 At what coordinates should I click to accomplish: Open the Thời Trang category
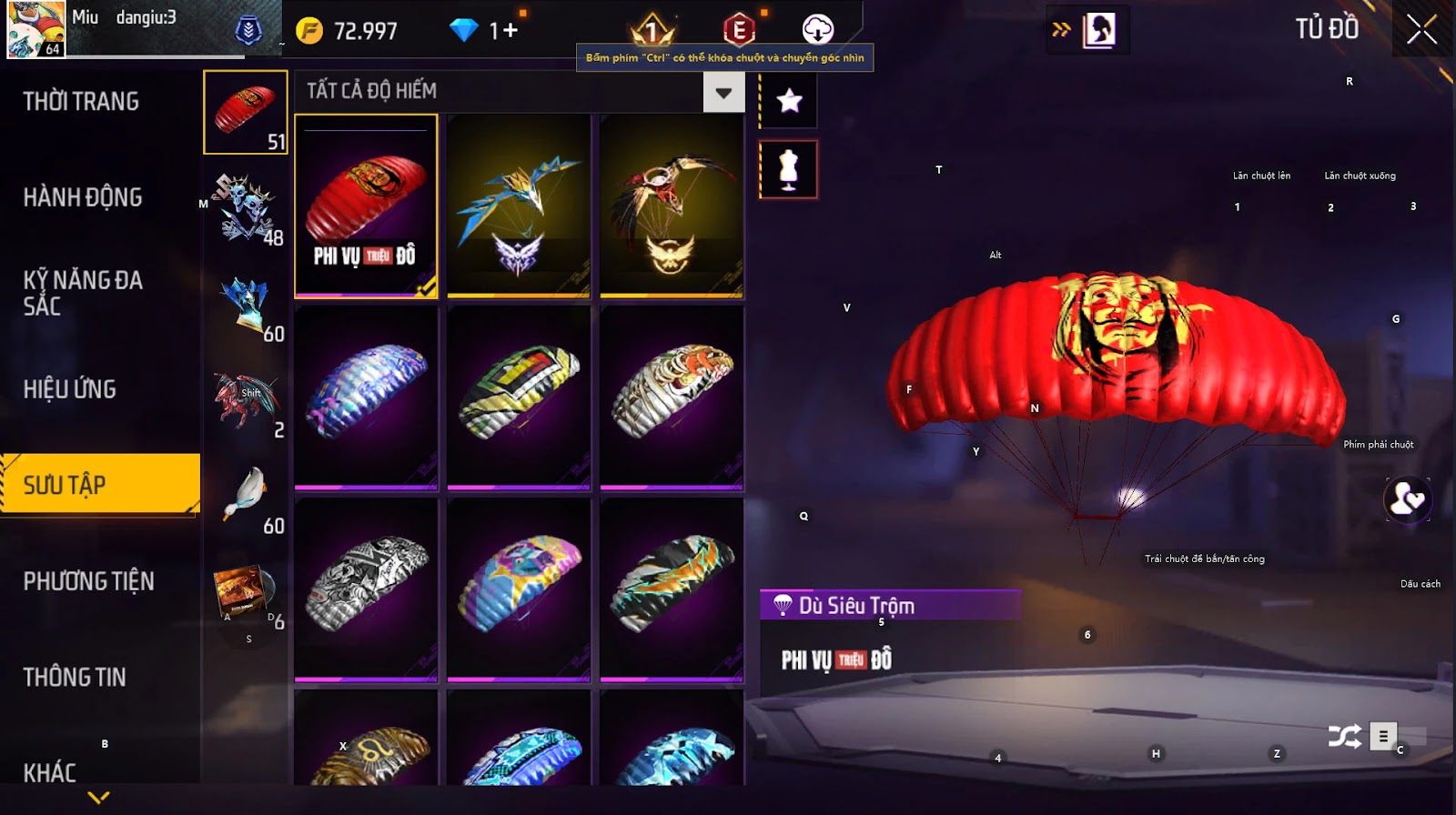coord(81,101)
